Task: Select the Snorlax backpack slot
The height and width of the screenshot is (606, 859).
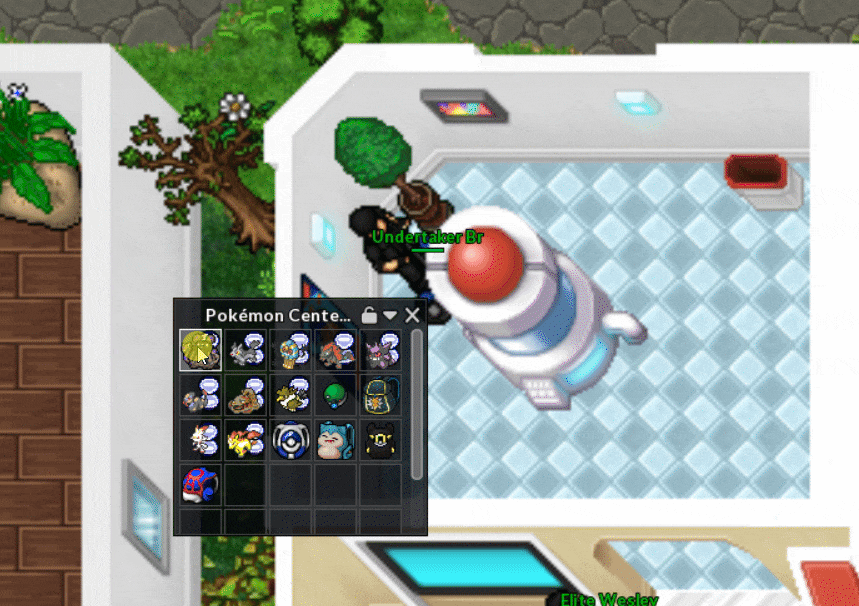Action: coord(335,439)
